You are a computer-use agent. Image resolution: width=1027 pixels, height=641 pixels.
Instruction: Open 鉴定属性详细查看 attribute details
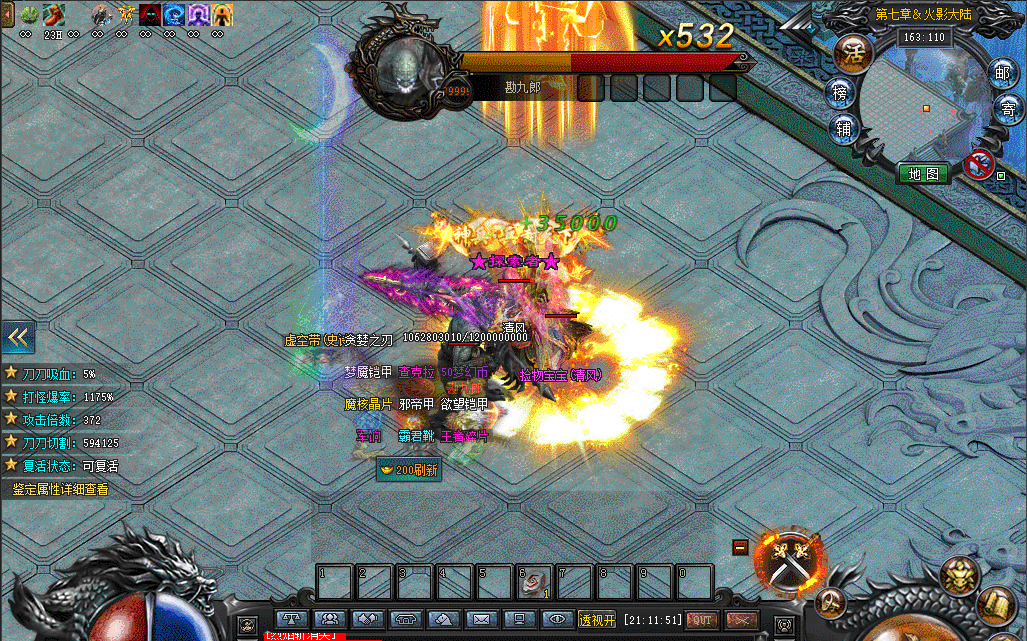click(x=60, y=490)
